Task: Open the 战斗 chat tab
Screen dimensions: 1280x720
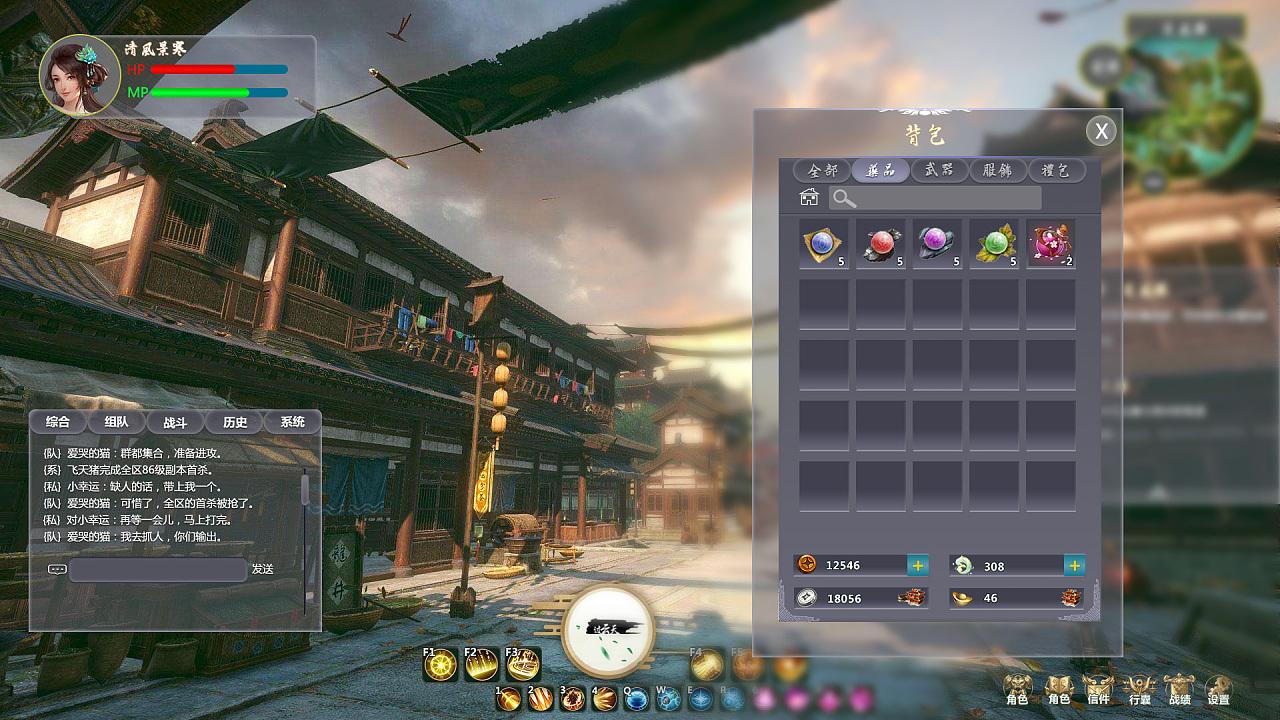Action: pyautogui.click(x=176, y=422)
